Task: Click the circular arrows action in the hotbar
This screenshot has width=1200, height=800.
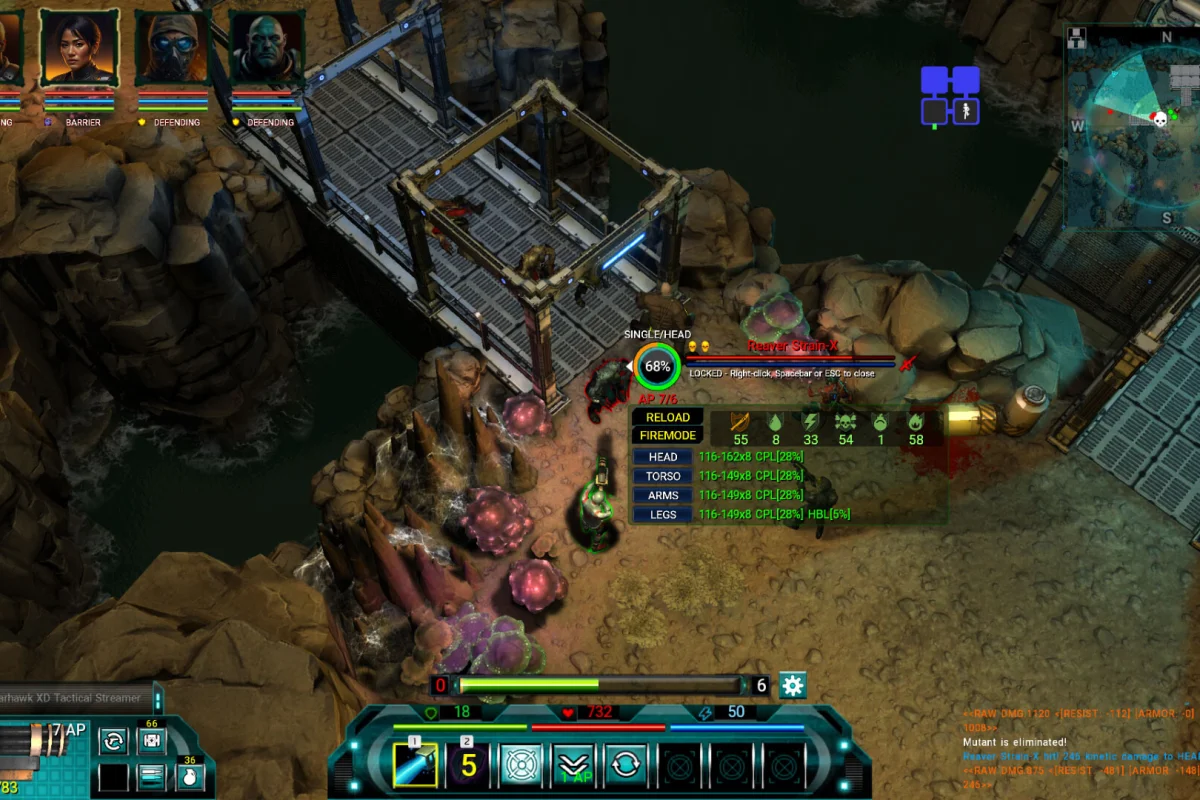Action: click(626, 765)
